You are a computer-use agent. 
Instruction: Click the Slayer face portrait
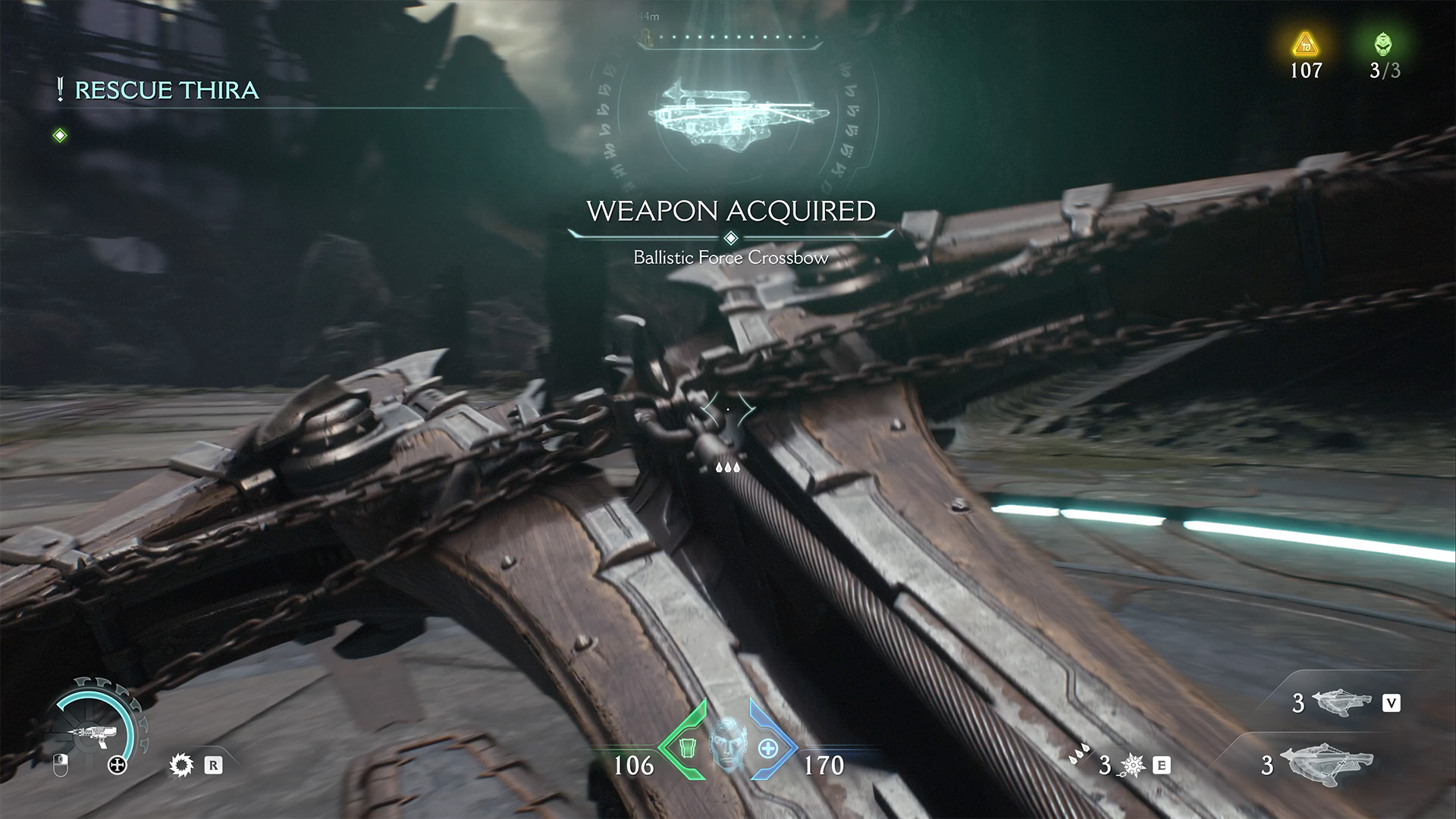[x=728, y=743]
